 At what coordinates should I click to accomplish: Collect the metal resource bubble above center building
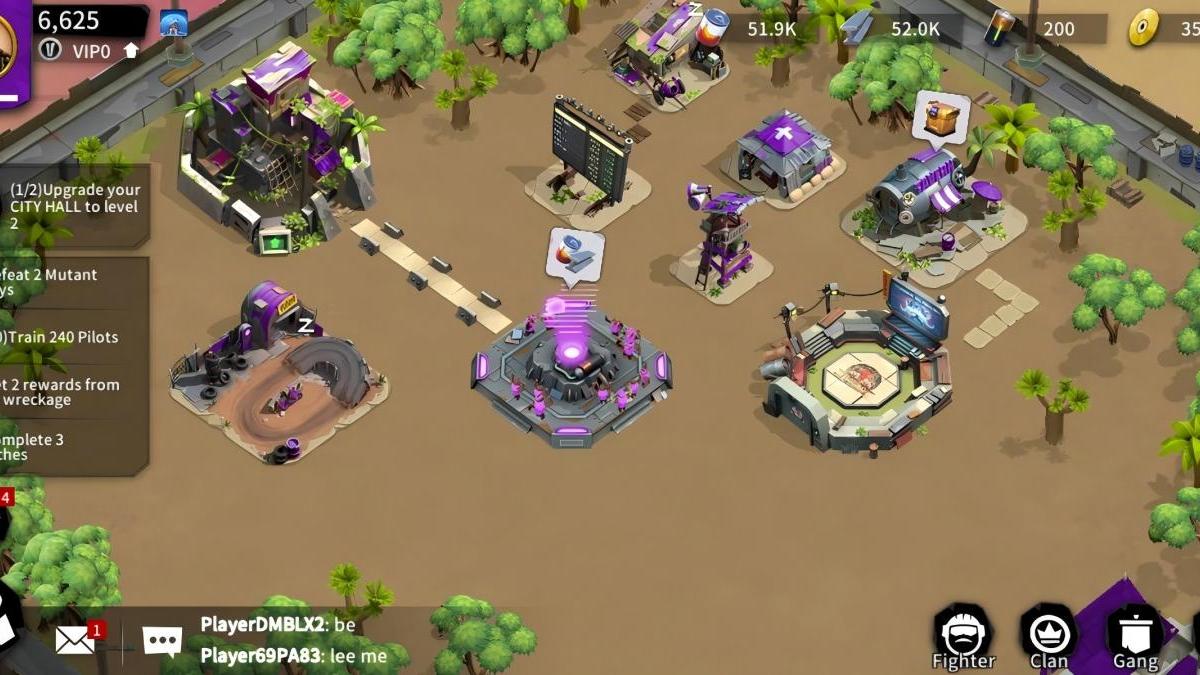(x=575, y=256)
